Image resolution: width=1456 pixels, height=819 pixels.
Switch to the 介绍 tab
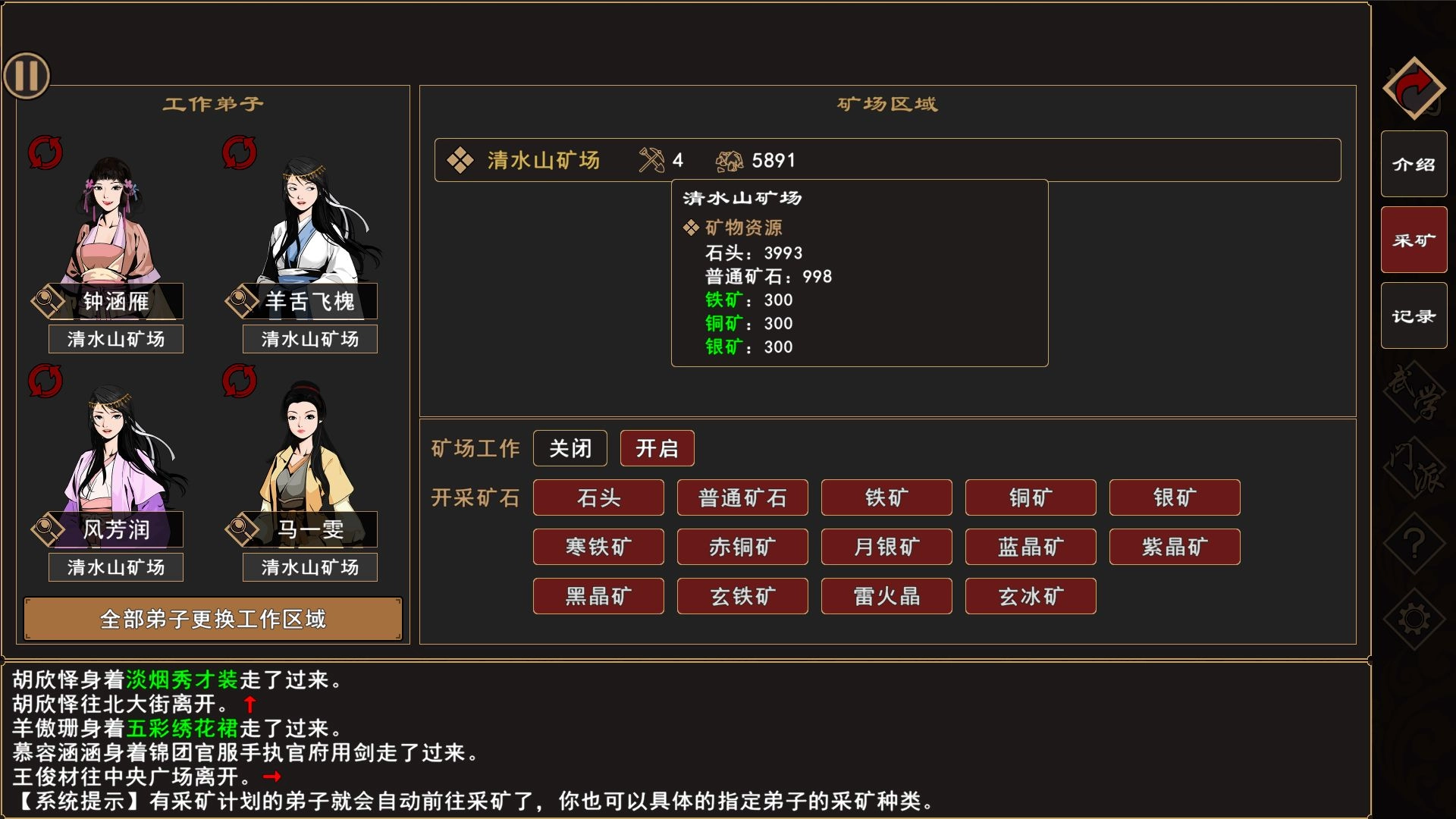point(1414,162)
